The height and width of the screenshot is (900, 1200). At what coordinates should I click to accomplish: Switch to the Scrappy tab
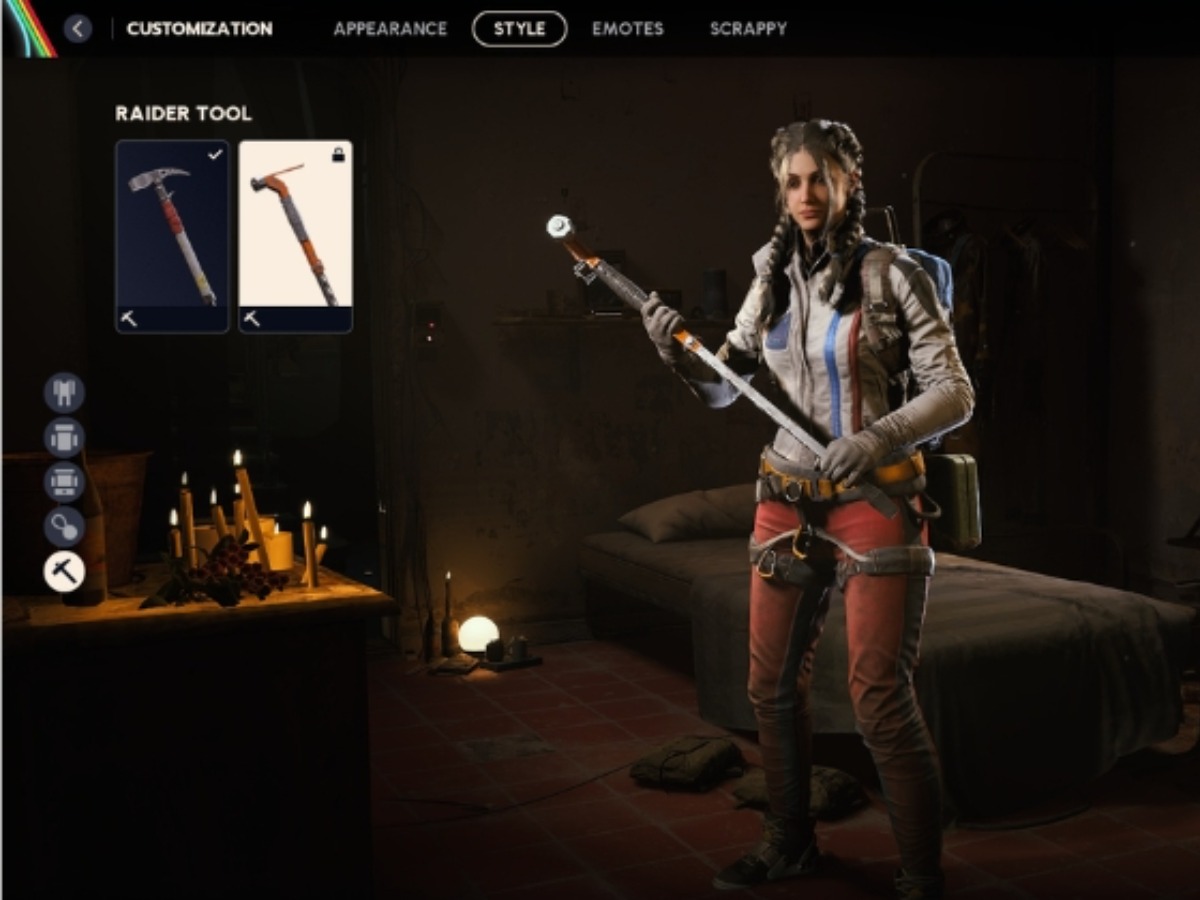748,29
